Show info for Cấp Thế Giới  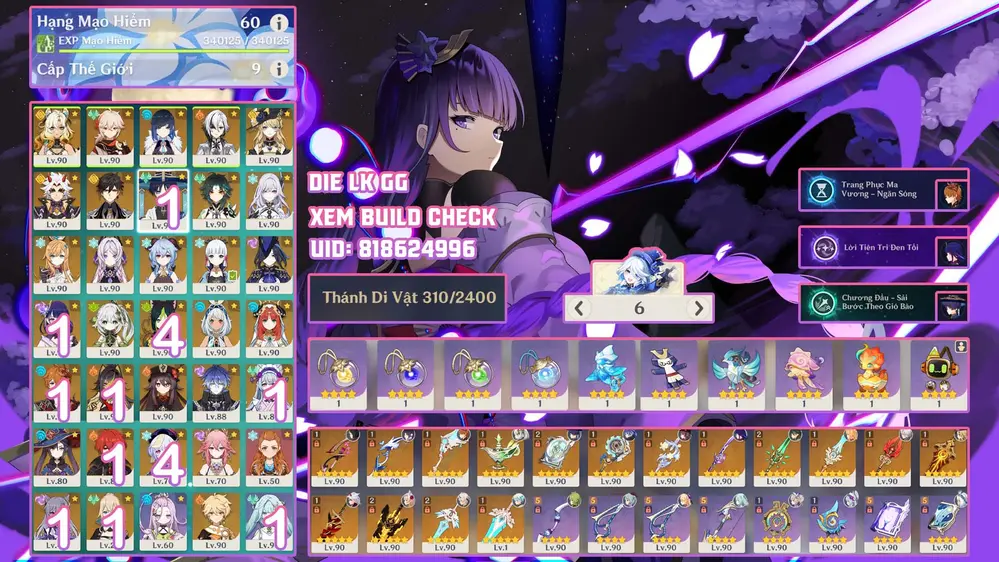(x=279, y=69)
